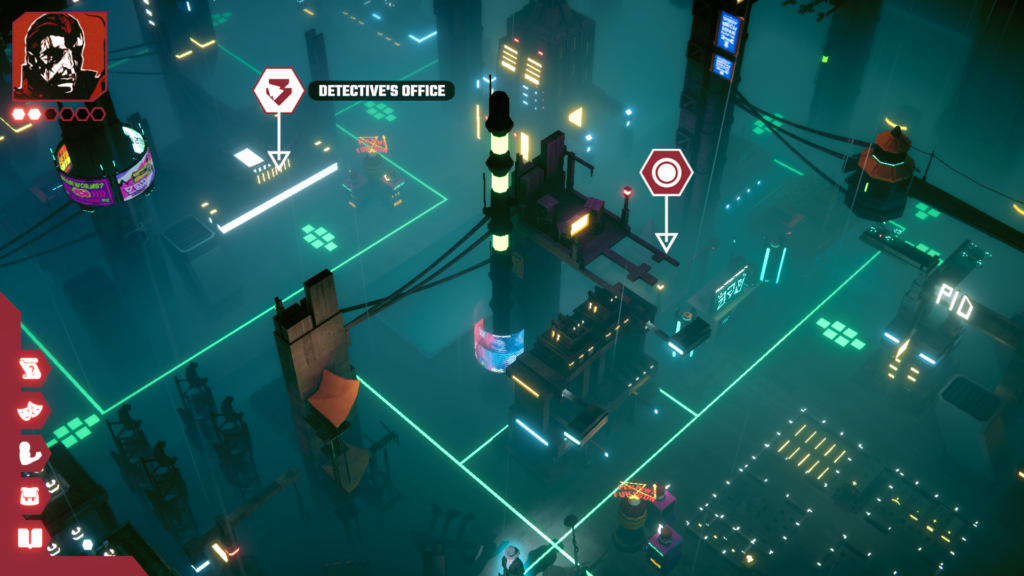Open the question-mark scroll menu
1024x576 pixels.
(32, 368)
